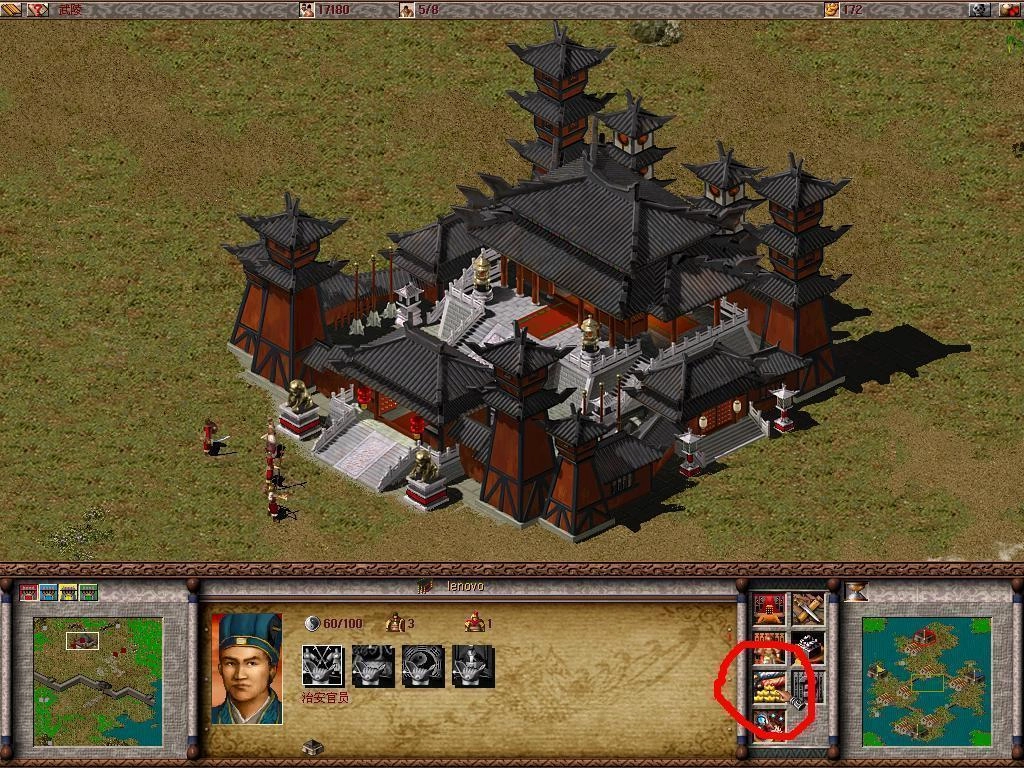Choose the treasure chest command icon
This screenshot has height=768, width=1024.
(x=807, y=647)
